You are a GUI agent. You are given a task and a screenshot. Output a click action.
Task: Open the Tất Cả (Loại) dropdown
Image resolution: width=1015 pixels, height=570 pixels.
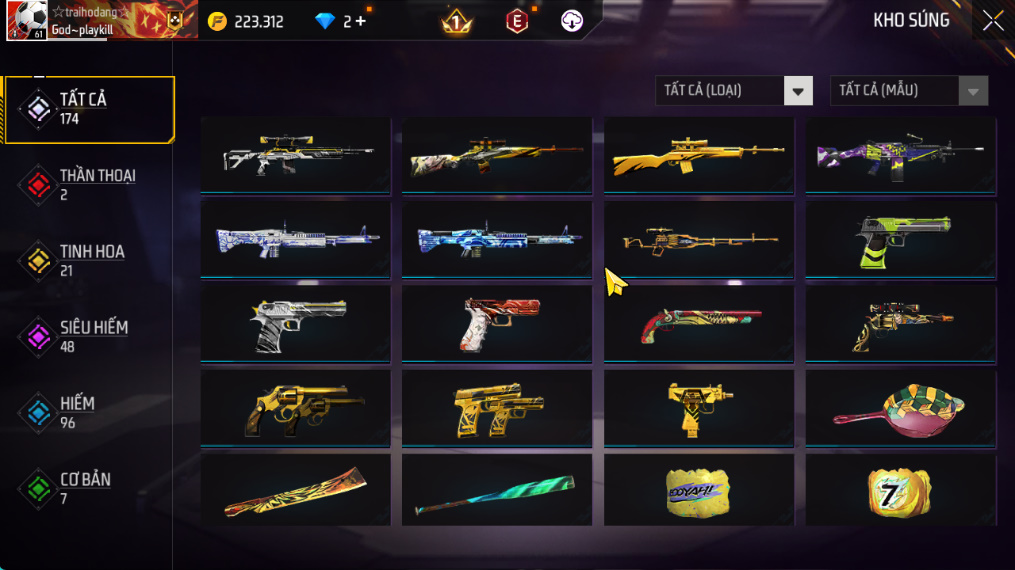pos(734,91)
